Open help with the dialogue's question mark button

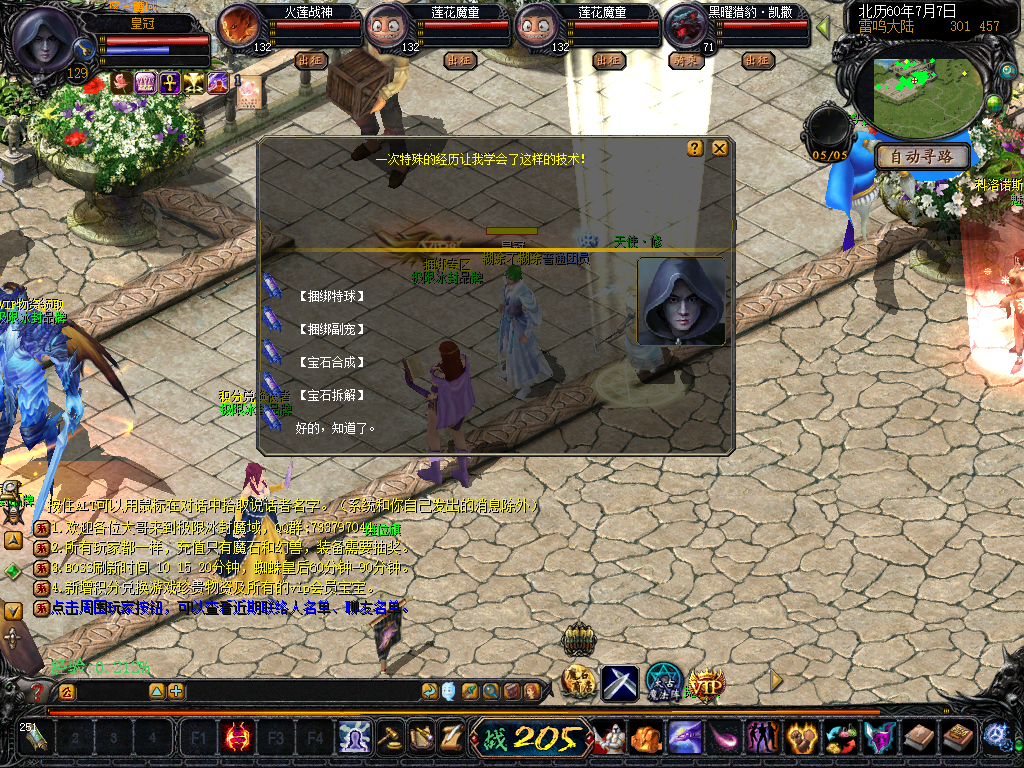695,149
